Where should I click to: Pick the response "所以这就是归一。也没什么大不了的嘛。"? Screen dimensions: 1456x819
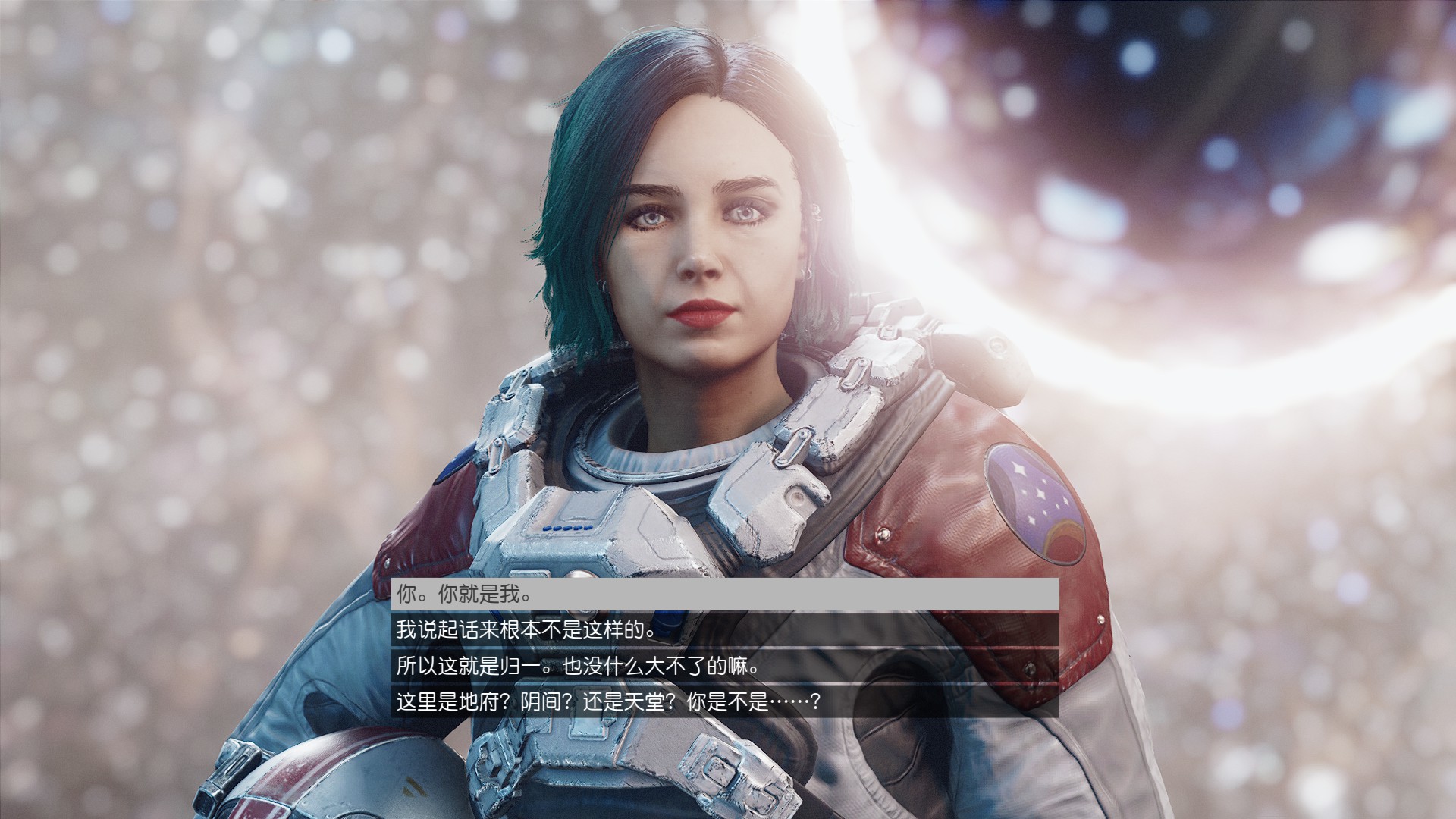tap(724, 667)
